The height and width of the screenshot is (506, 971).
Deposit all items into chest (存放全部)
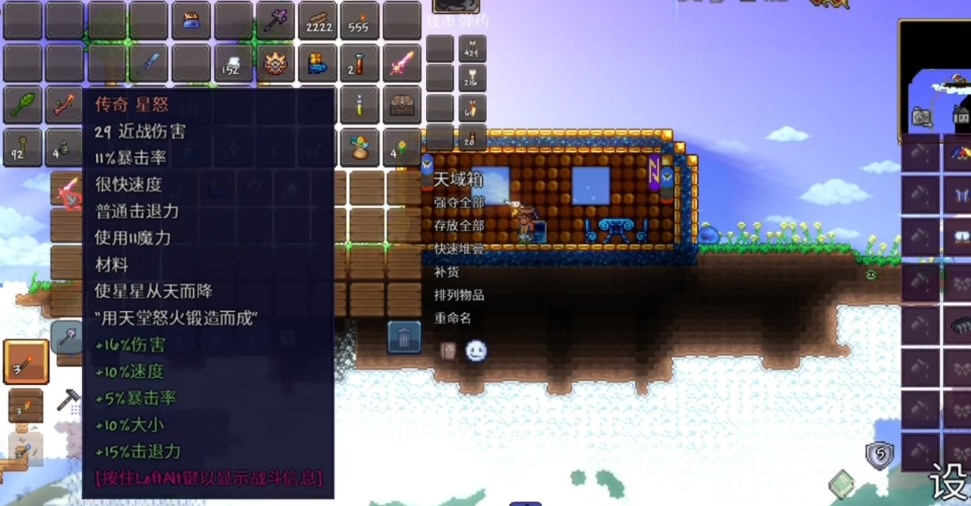pos(459,225)
